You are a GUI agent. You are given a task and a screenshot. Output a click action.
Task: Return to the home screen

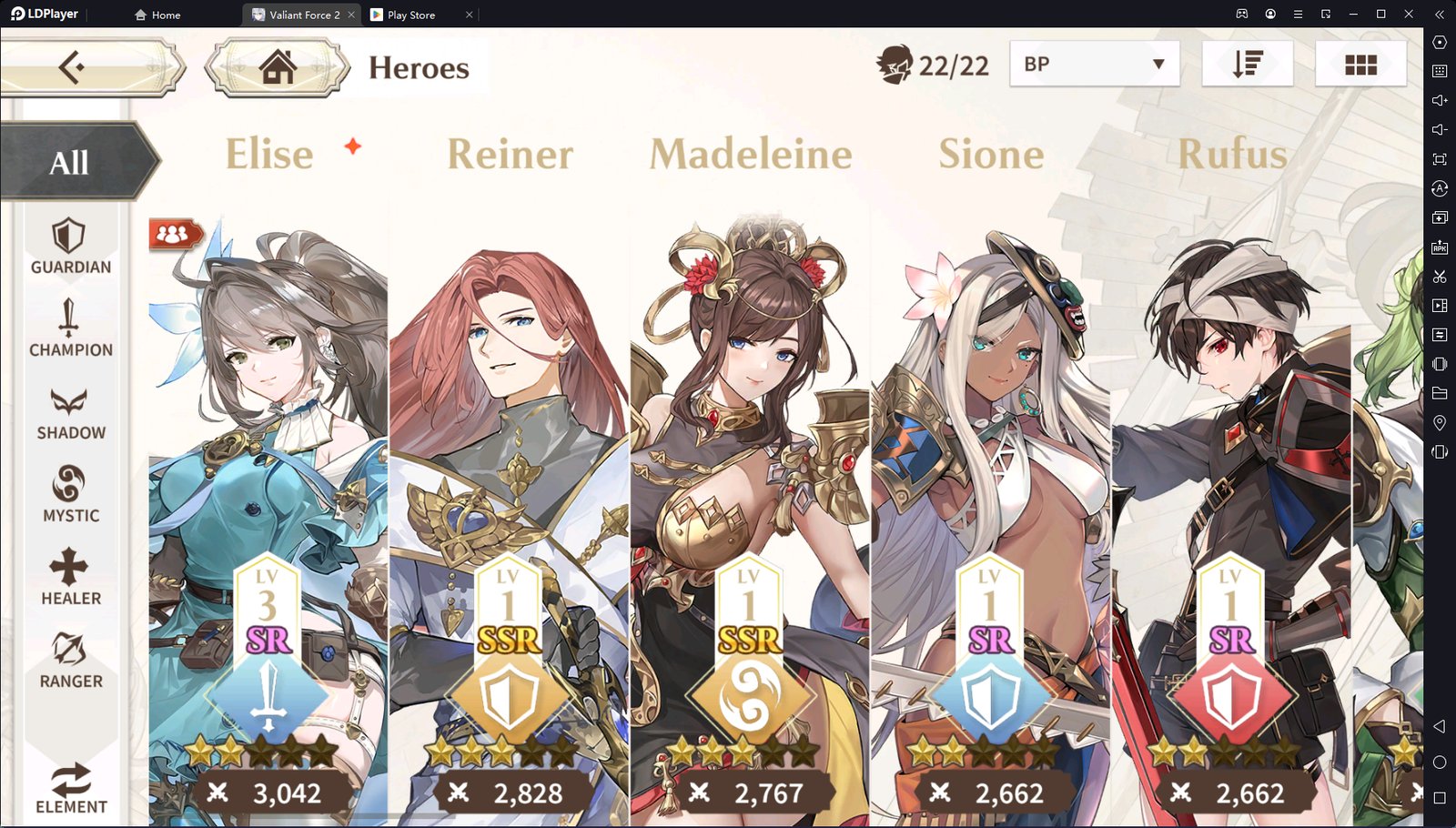[x=278, y=66]
